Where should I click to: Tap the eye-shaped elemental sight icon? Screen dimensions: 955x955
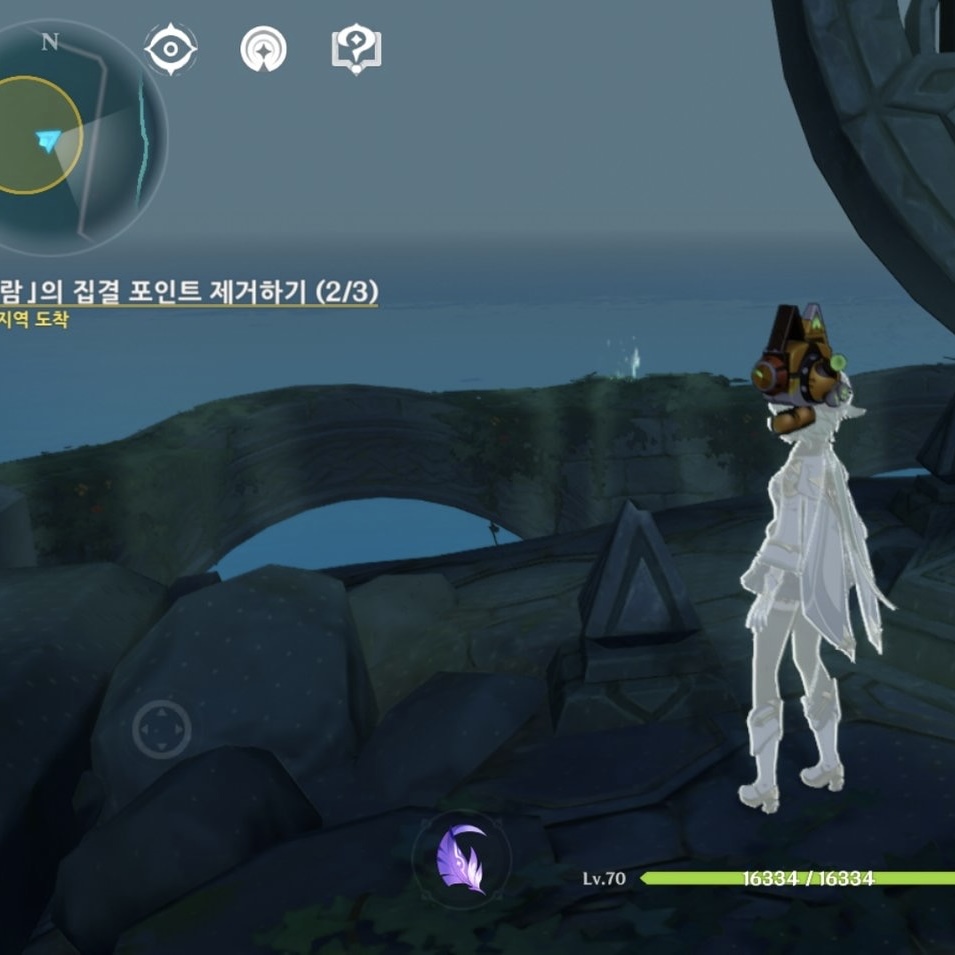click(171, 49)
